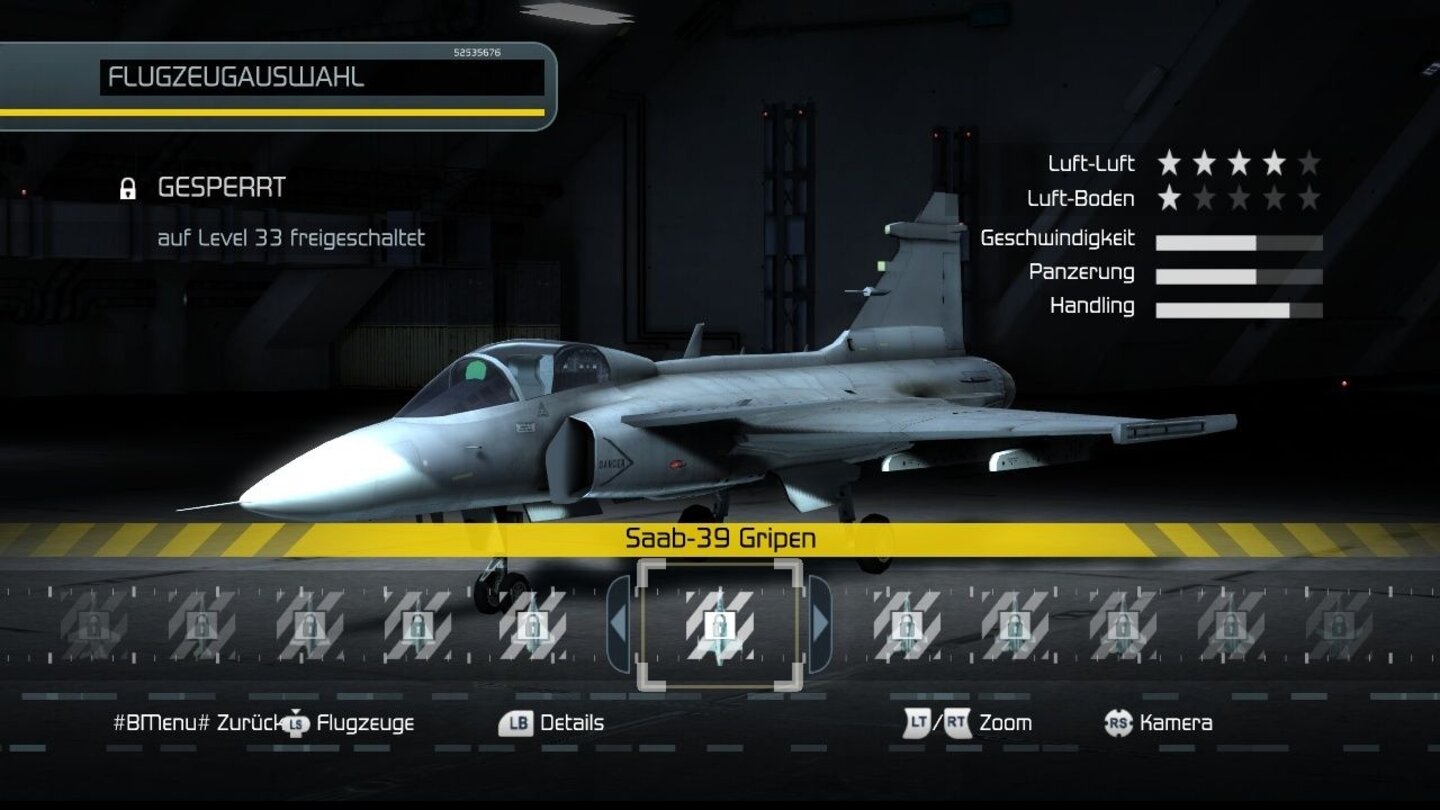
Task: Click the Kamera label
Action: (1173, 723)
